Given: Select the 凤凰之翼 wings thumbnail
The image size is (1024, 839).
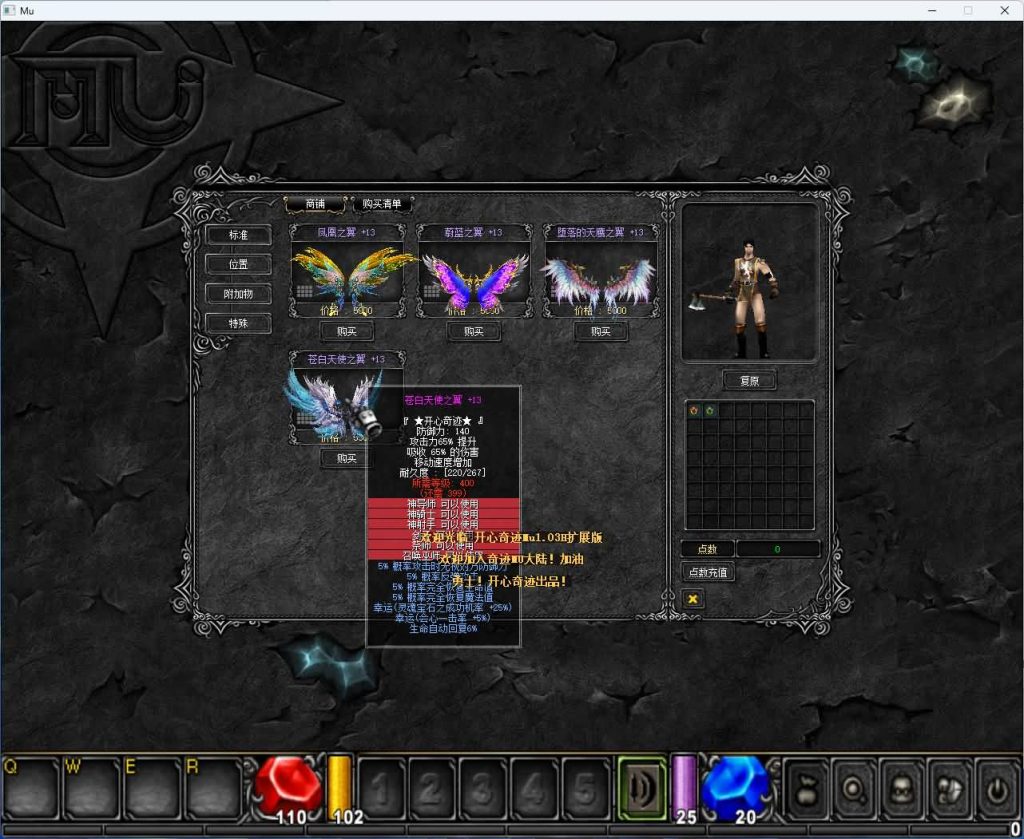Looking at the screenshot, I should click(347, 278).
